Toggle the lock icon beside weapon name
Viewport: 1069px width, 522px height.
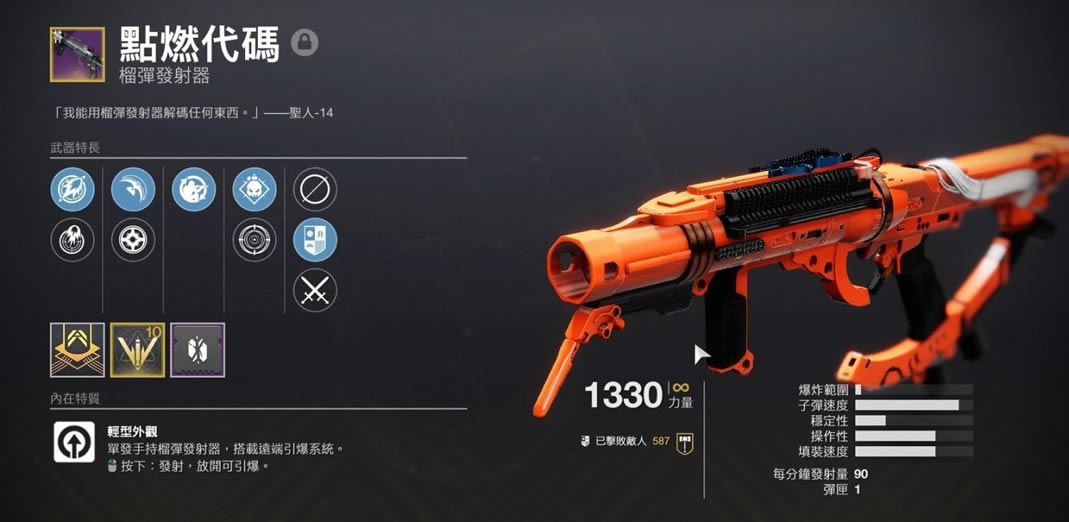click(x=305, y=43)
